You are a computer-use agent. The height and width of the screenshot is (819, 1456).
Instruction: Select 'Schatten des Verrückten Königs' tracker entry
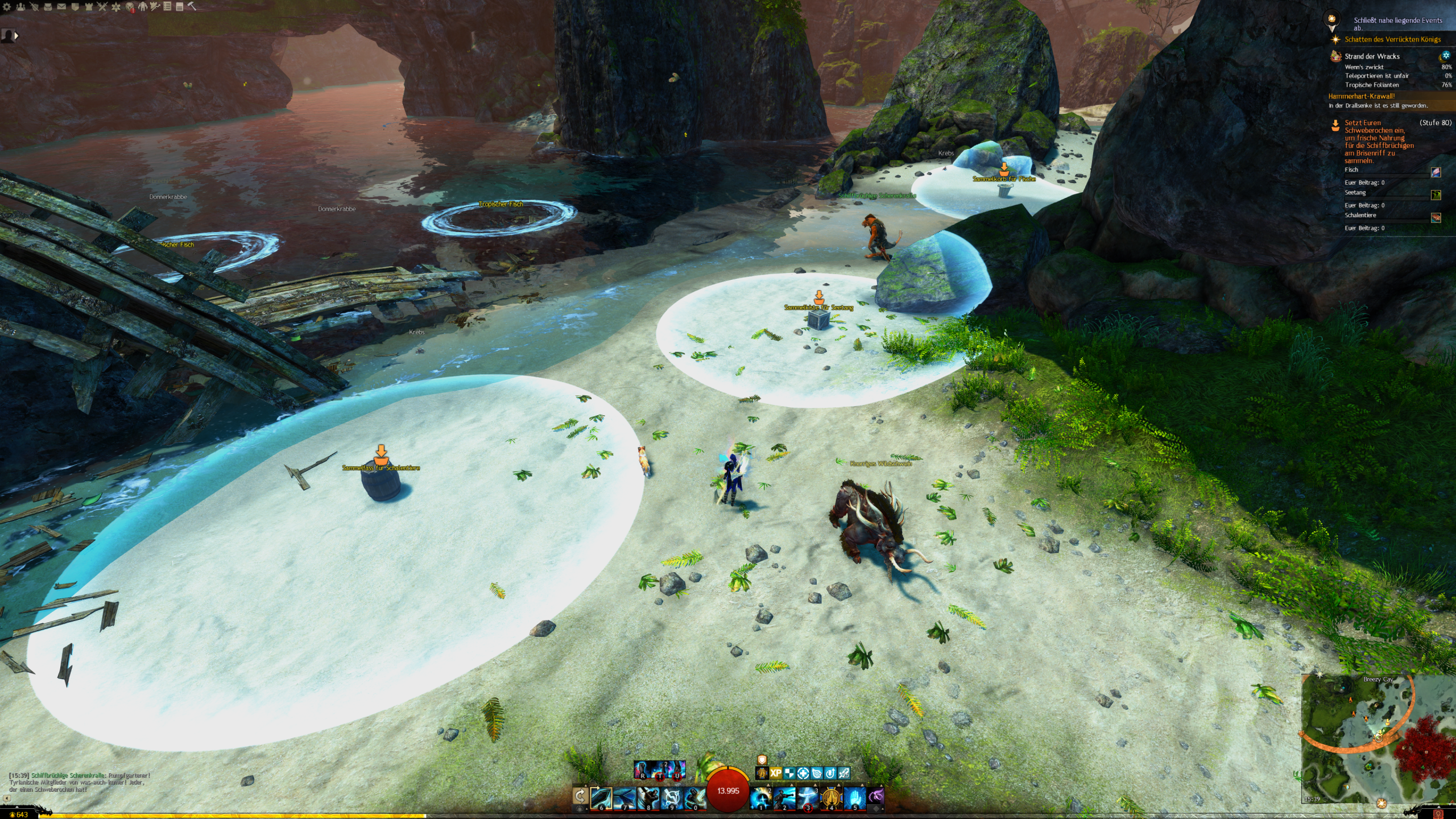[1392, 39]
